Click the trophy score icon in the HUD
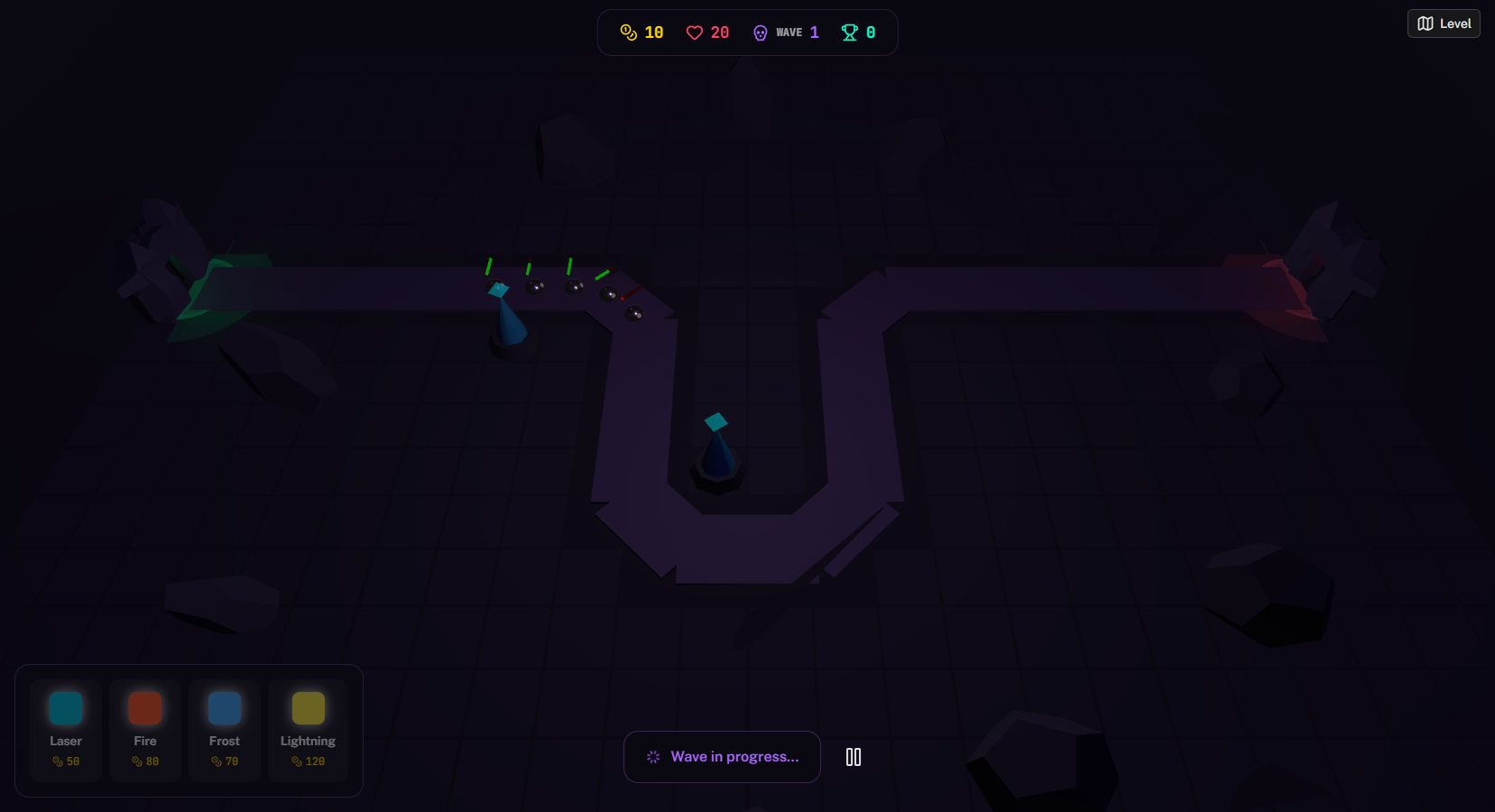 pyautogui.click(x=848, y=32)
